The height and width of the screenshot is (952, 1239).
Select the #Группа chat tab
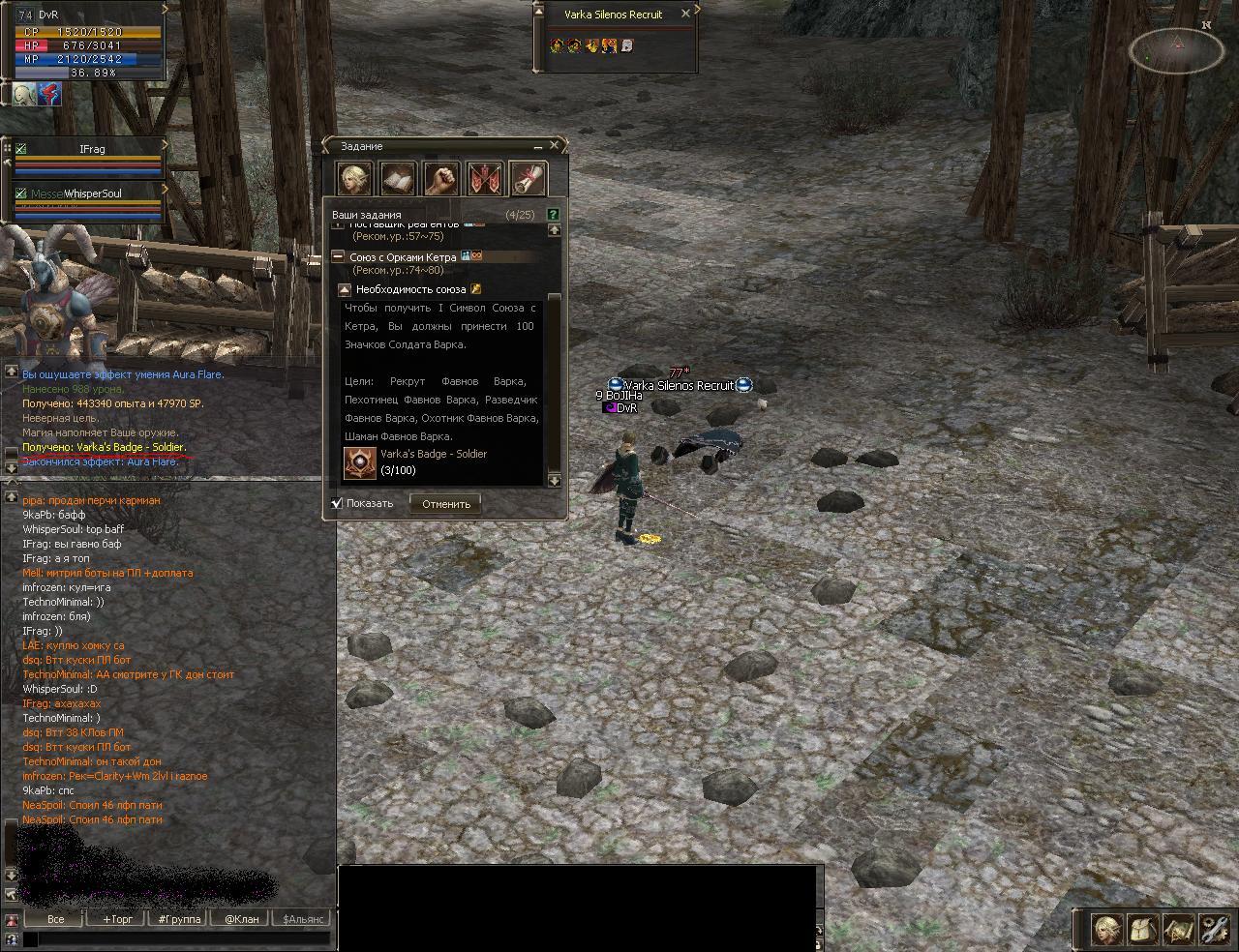pos(180,919)
